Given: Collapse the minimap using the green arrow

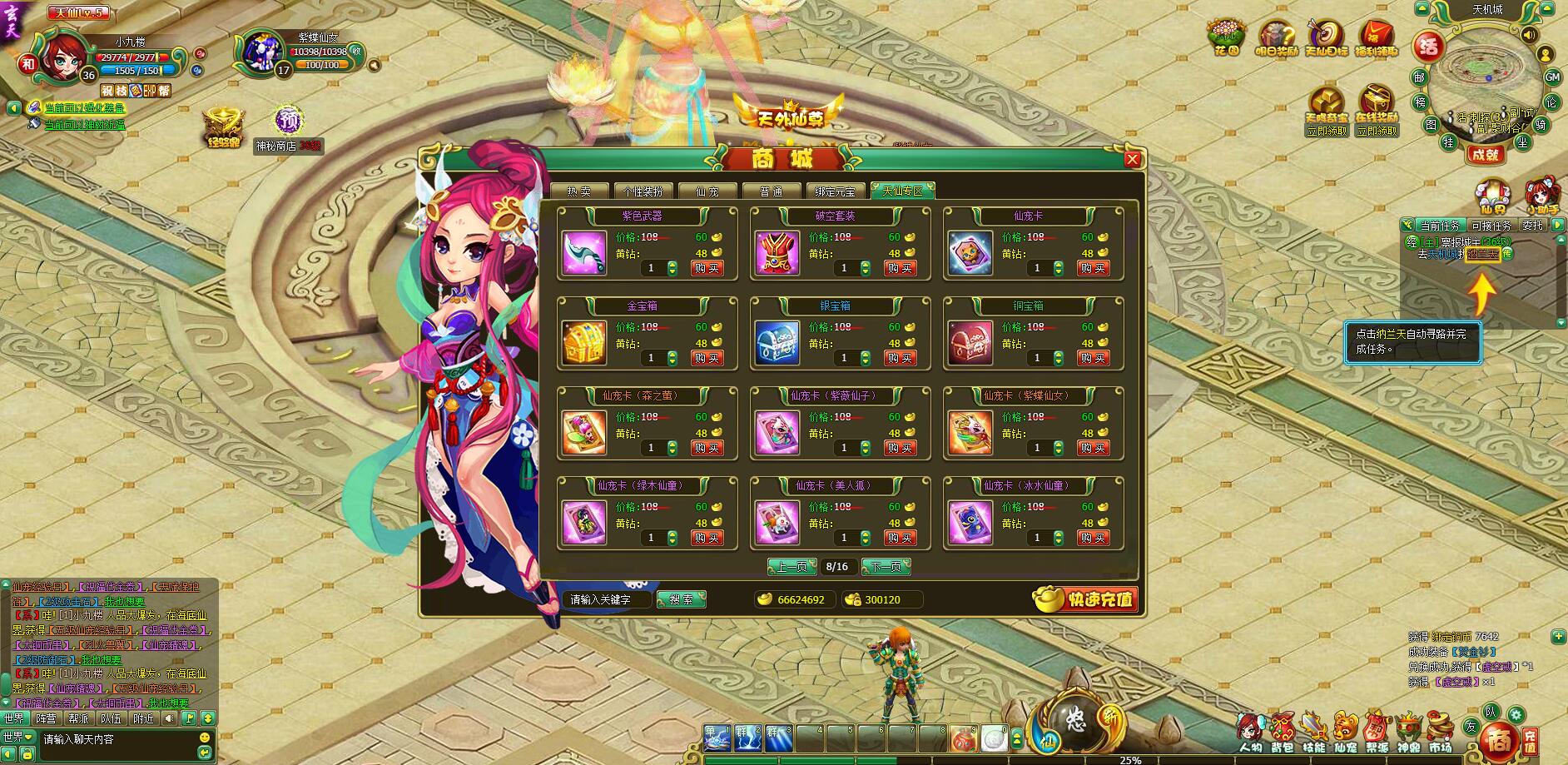Looking at the screenshot, I should coord(1422,8).
